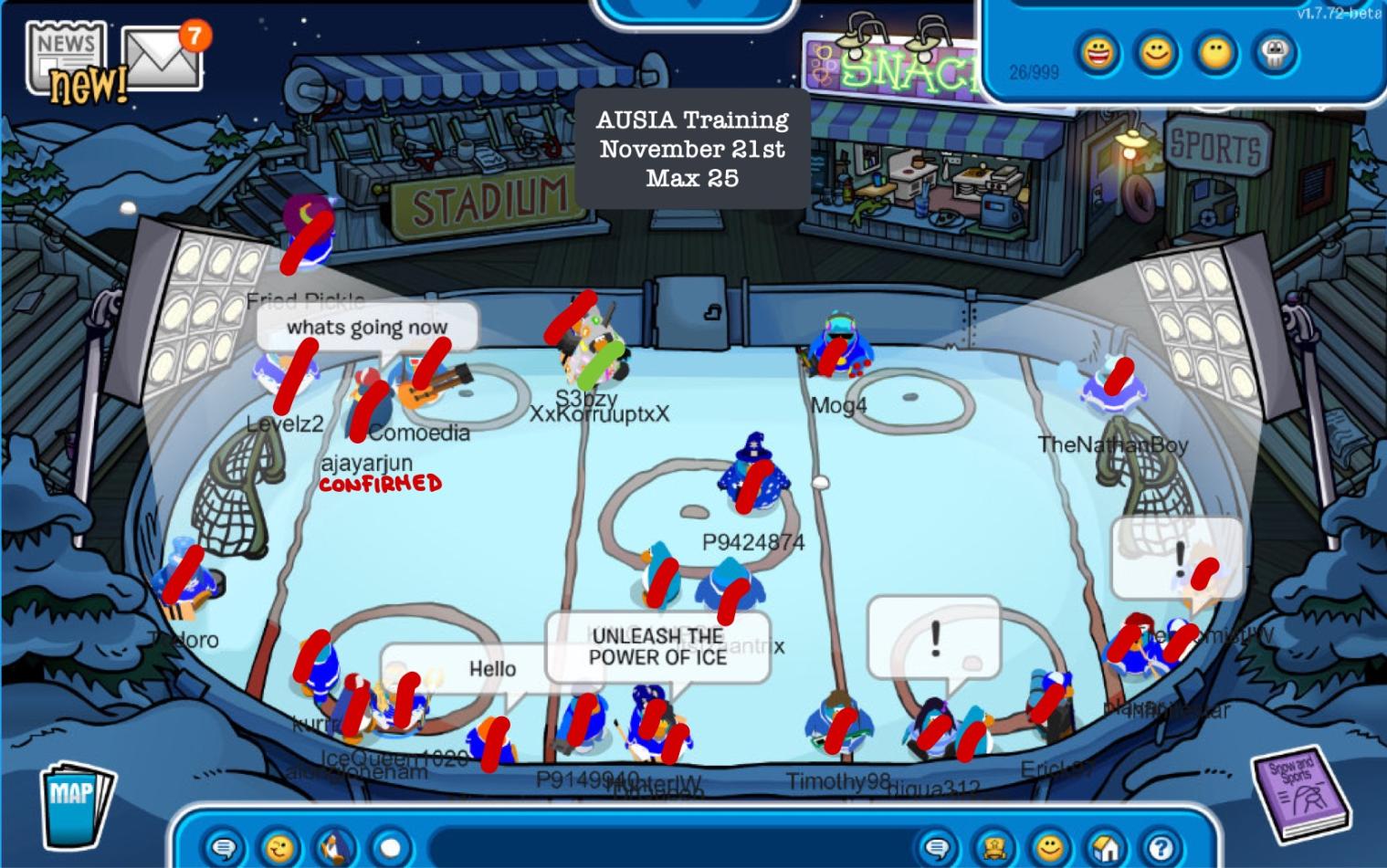
Task: Open the safe chat speech bubble menu
Action: coord(223,848)
